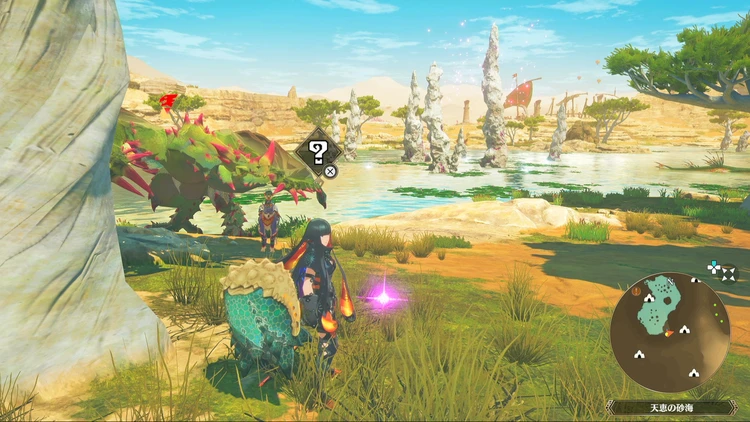The width and height of the screenshot is (750, 422).
Task: Expand the map with the four-arrow icon
Action: pos(728,270)
